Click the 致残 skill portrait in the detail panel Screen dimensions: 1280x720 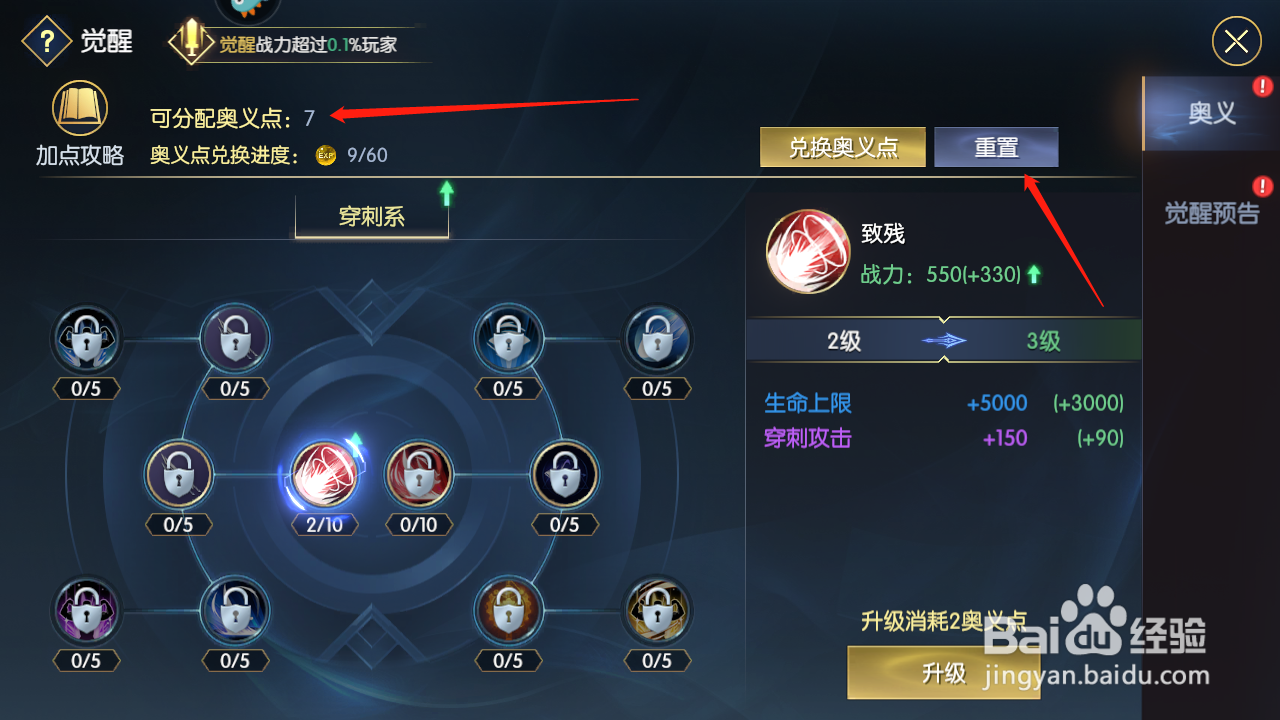tap(808, 252)
